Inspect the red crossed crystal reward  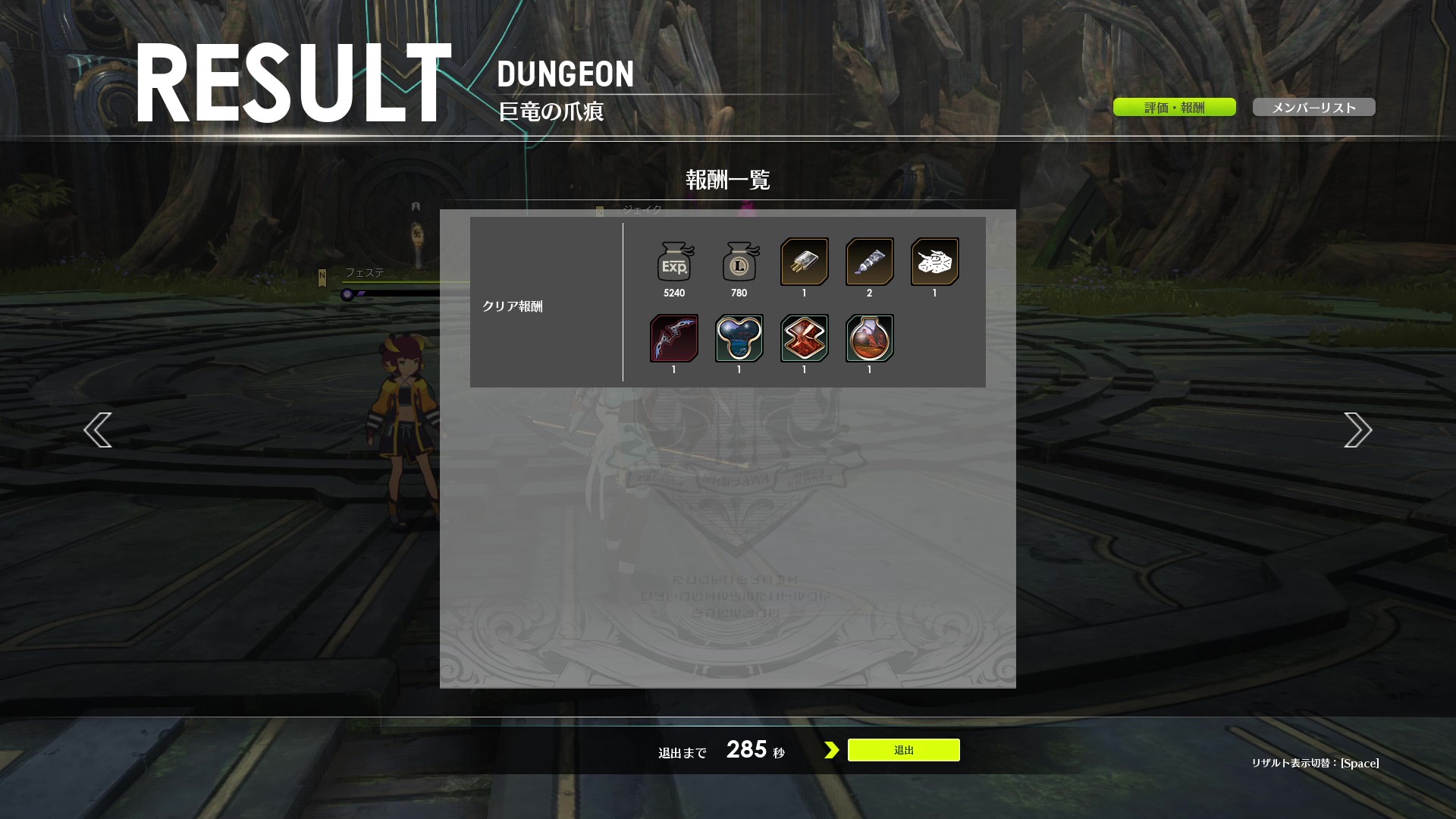[x=805, y=338]
